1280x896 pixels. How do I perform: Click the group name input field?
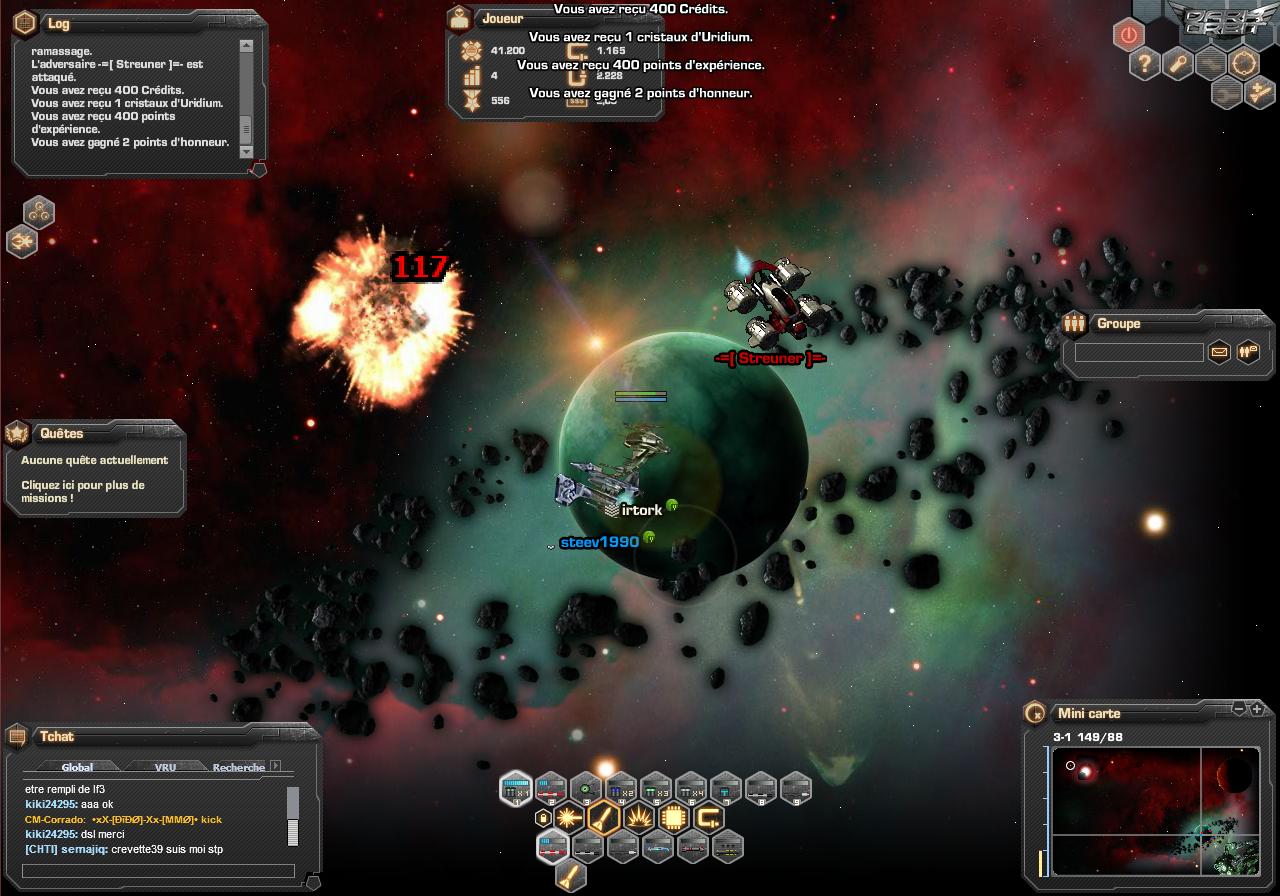pos(1139,352)
